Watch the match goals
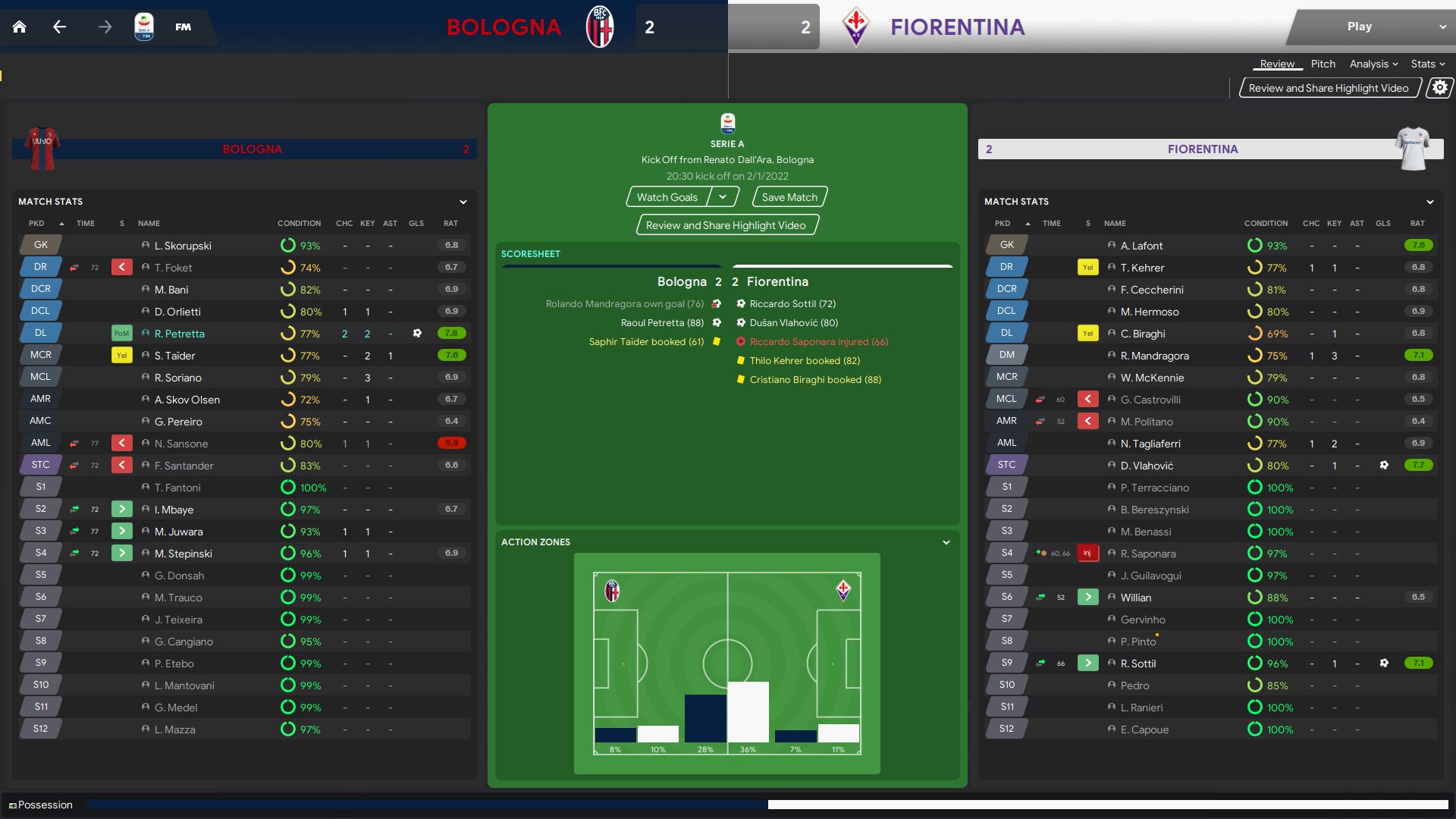 pos(667,197)
